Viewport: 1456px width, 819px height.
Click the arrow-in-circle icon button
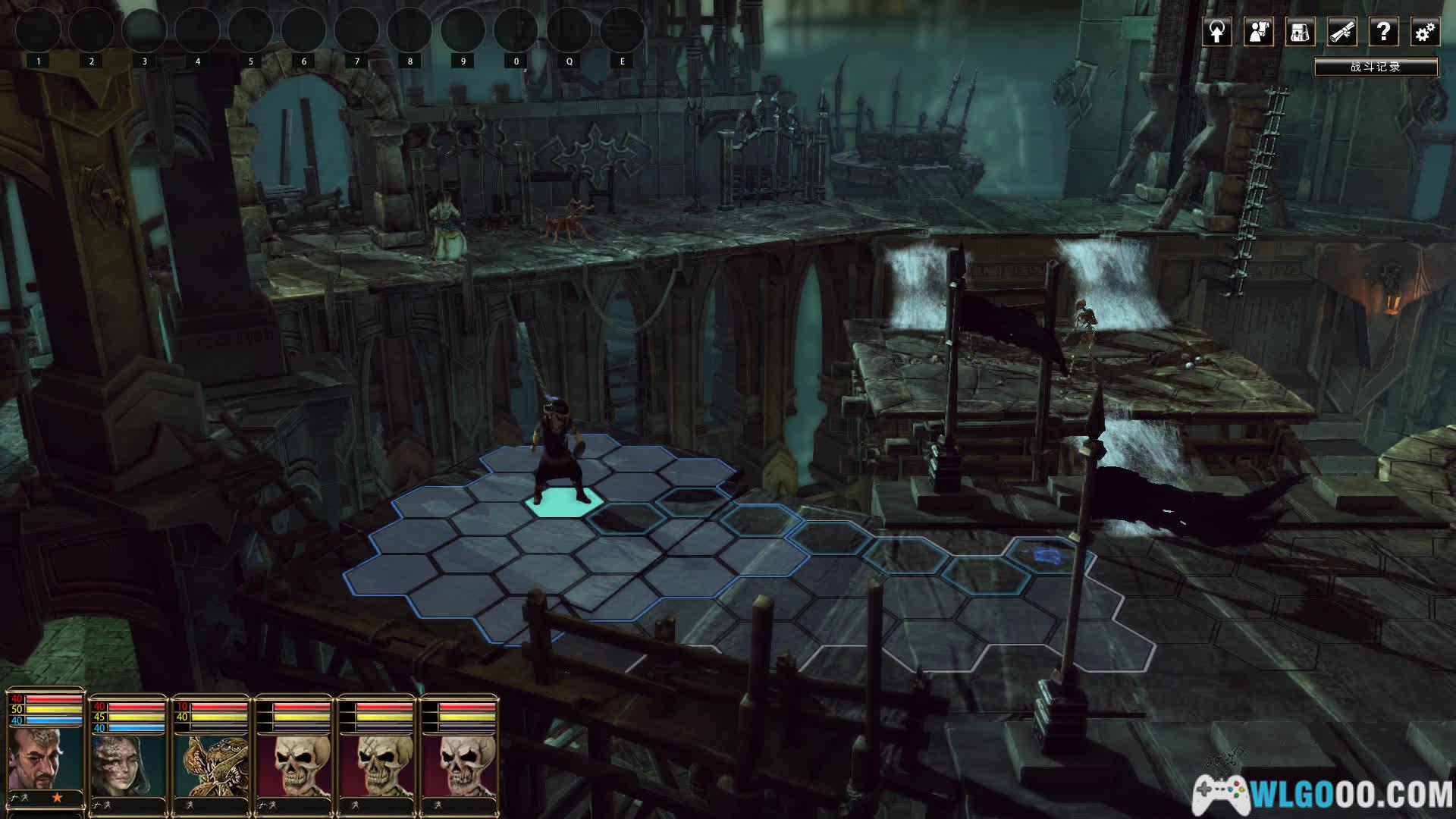1217,32
